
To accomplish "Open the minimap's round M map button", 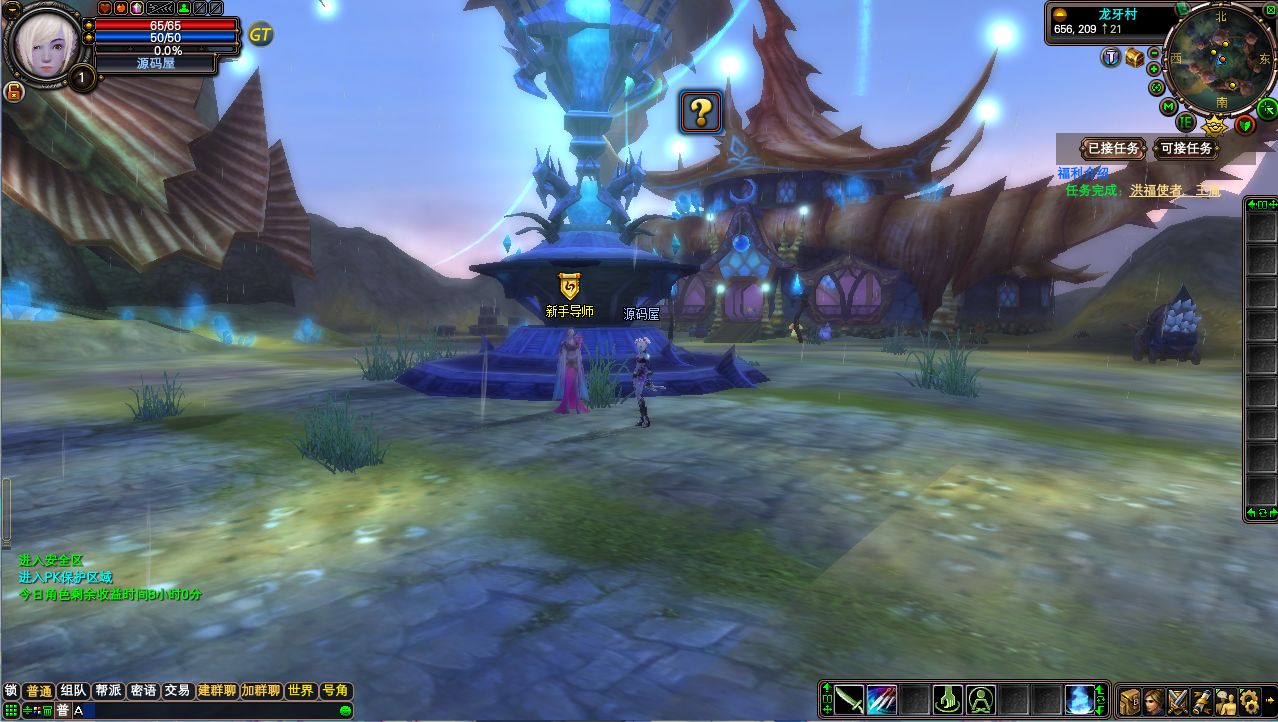I will tap(1167, 106).
